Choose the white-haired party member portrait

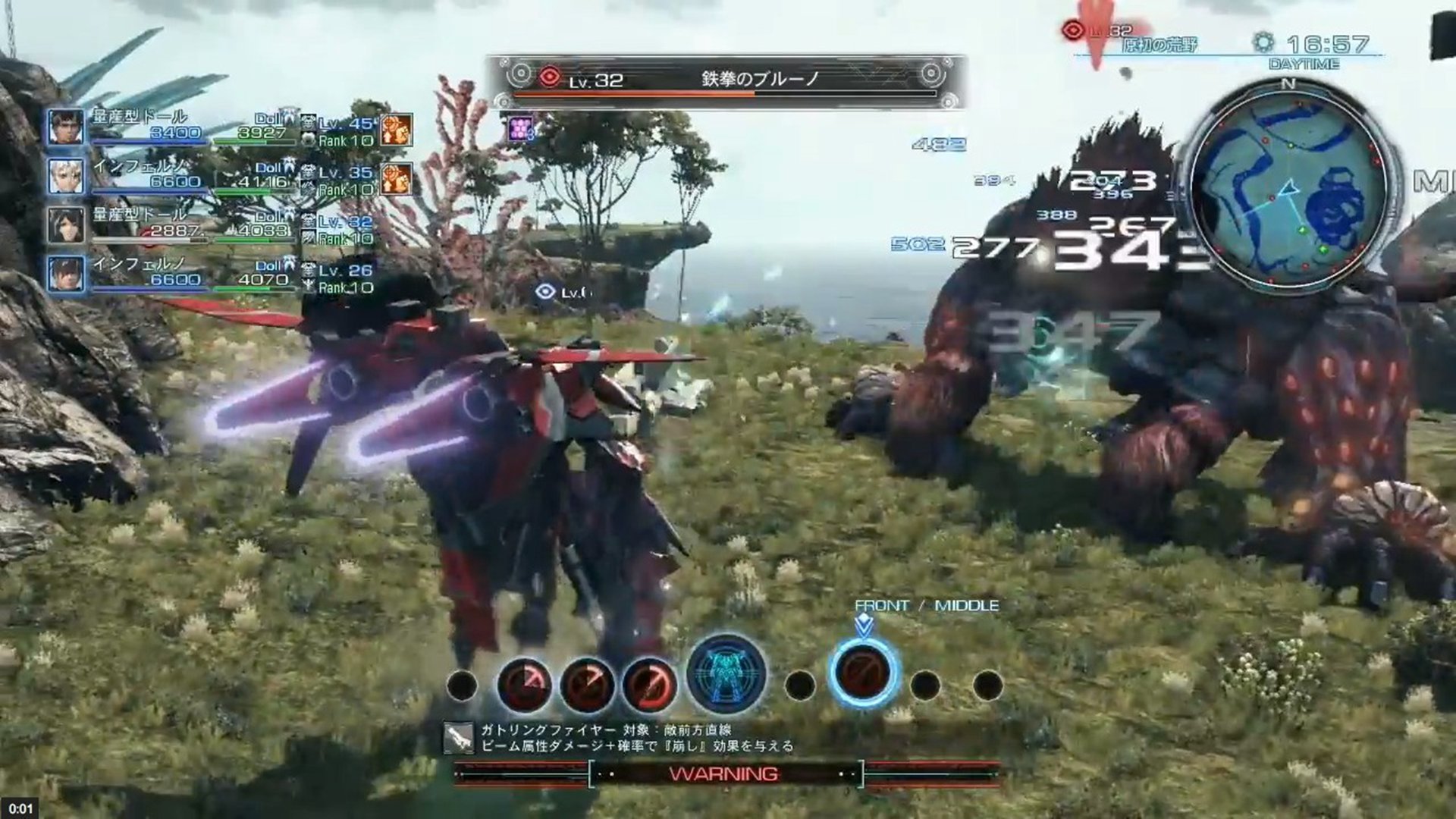(66, 176)
